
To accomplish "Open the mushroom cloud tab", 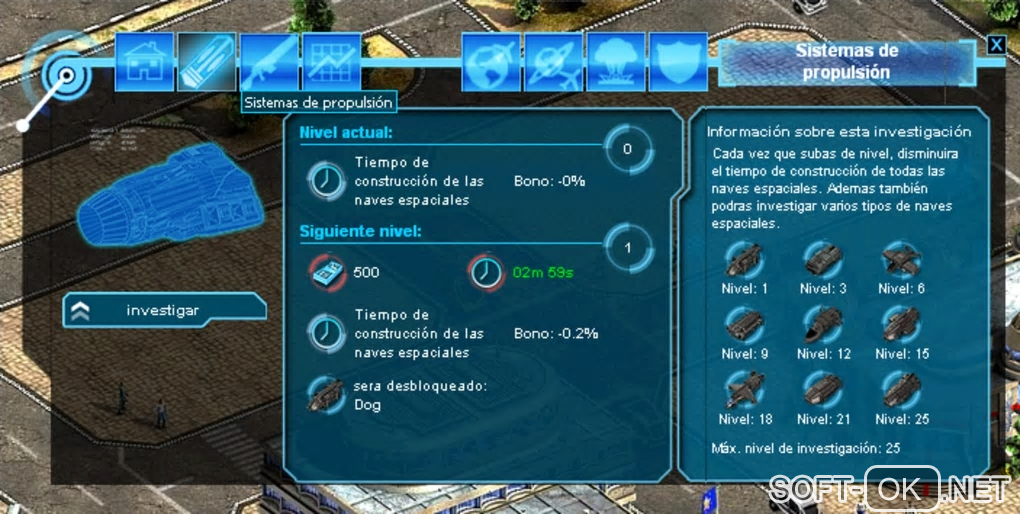I will click(616, 62).
